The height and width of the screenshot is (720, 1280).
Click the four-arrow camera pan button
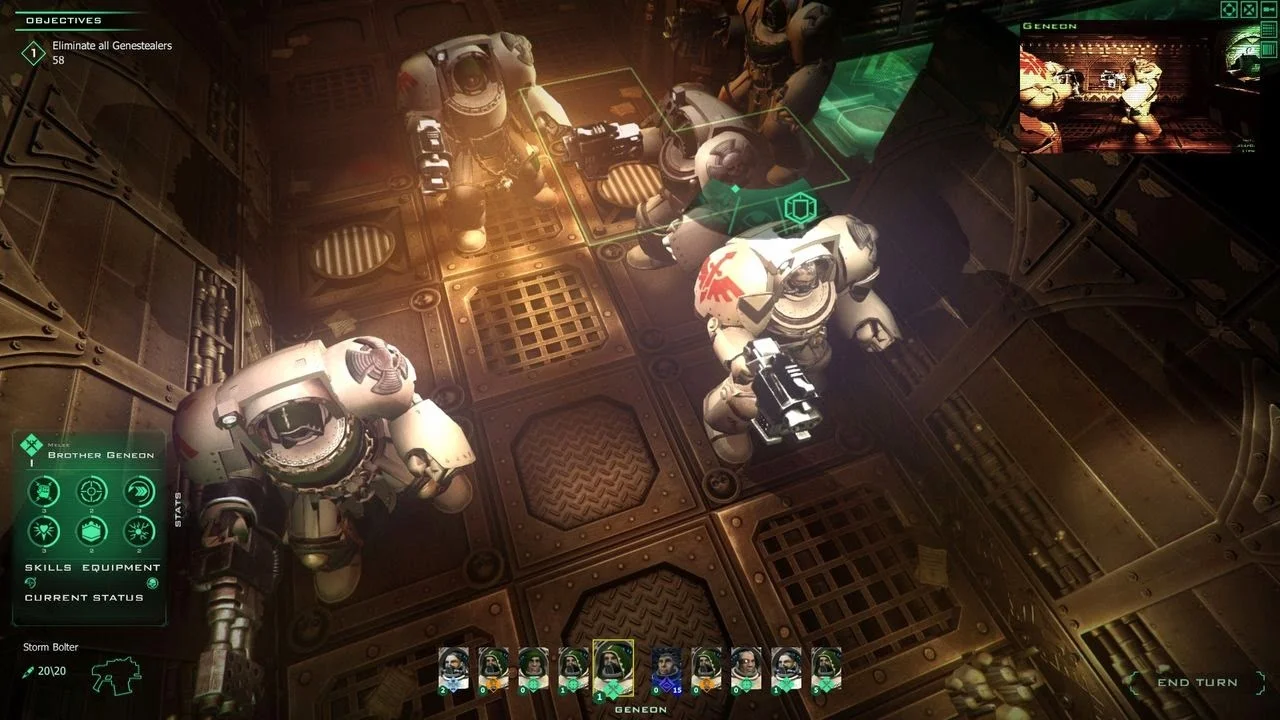tap(1229, 10)
